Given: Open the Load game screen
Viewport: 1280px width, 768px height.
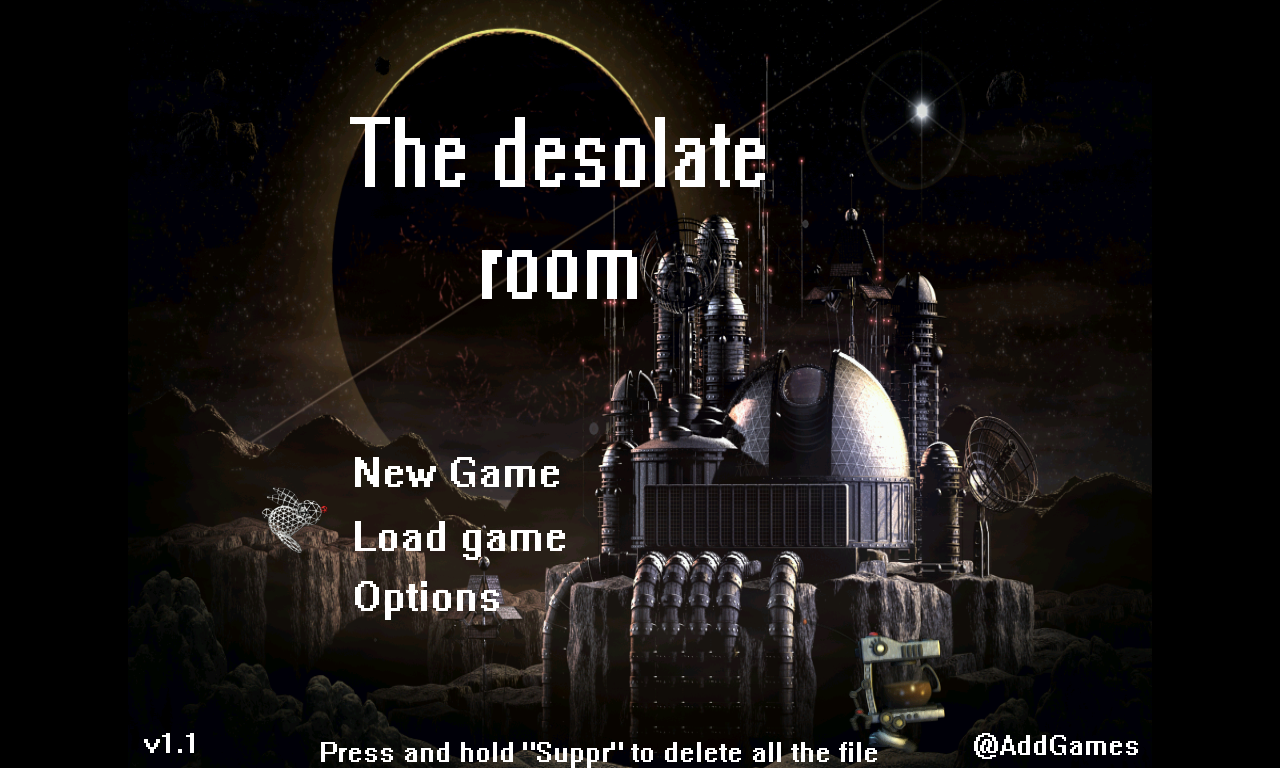Looking at the screenshot, I should pos(460,537).
